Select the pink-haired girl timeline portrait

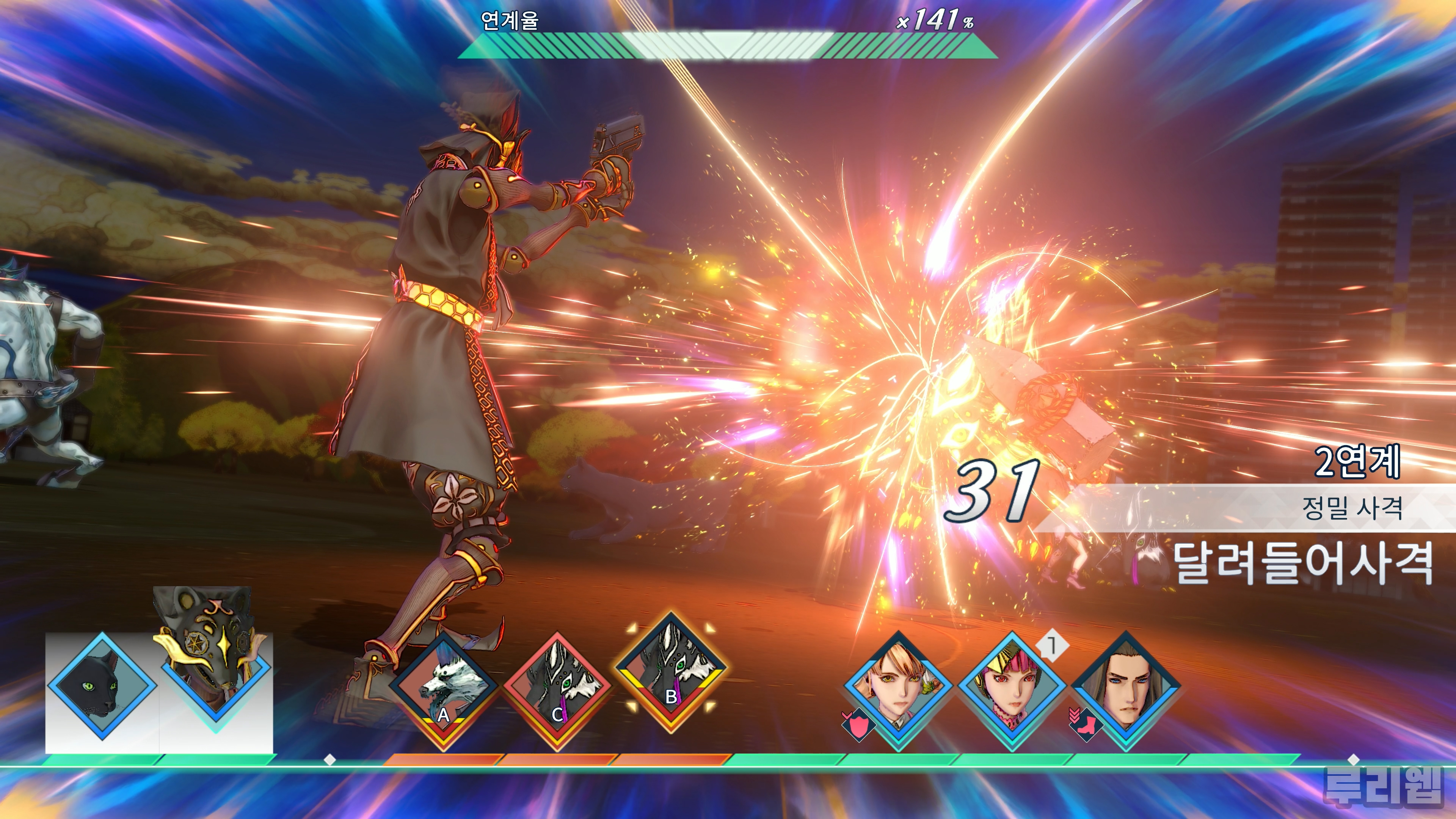tap(1012, 687)
